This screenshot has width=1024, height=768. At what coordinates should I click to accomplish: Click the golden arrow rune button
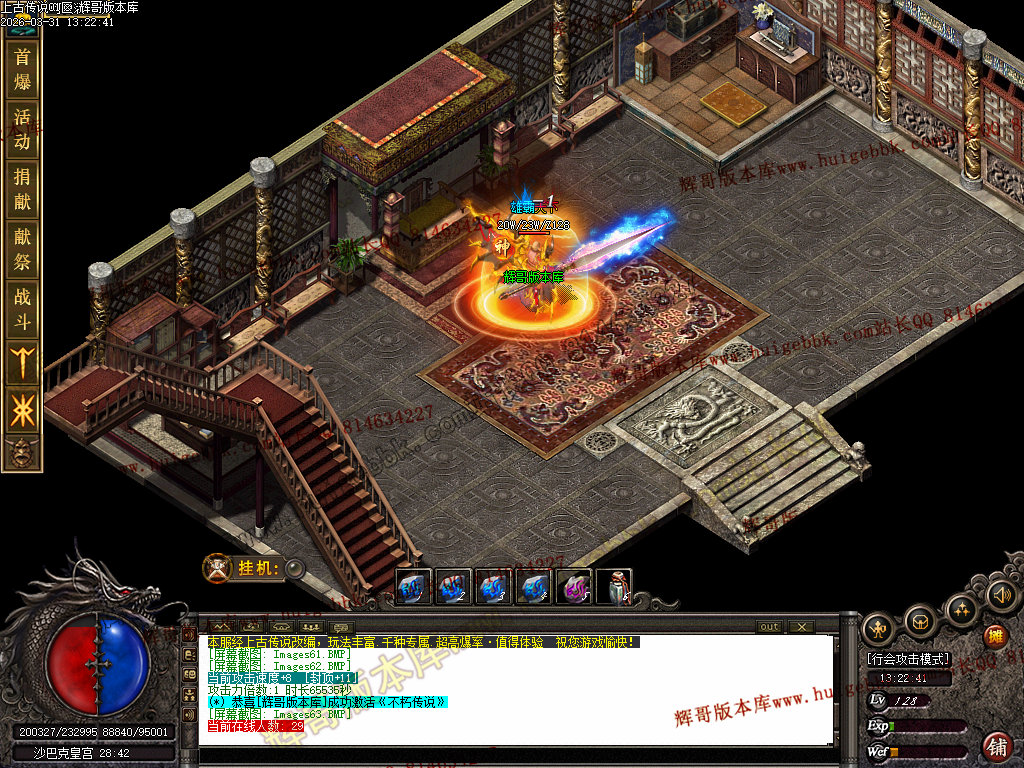click(22, 361)
